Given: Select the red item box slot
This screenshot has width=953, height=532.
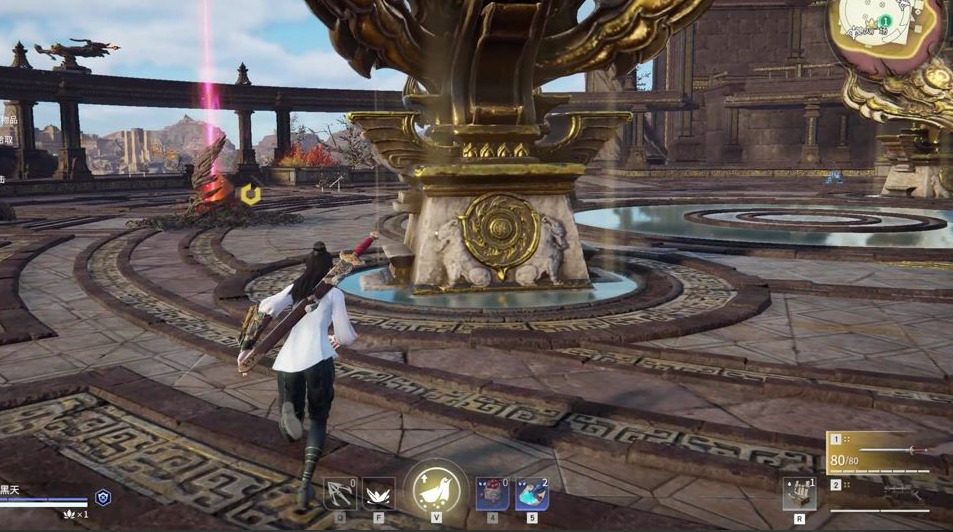Looking at the screenshot, I should pos(492,494).
